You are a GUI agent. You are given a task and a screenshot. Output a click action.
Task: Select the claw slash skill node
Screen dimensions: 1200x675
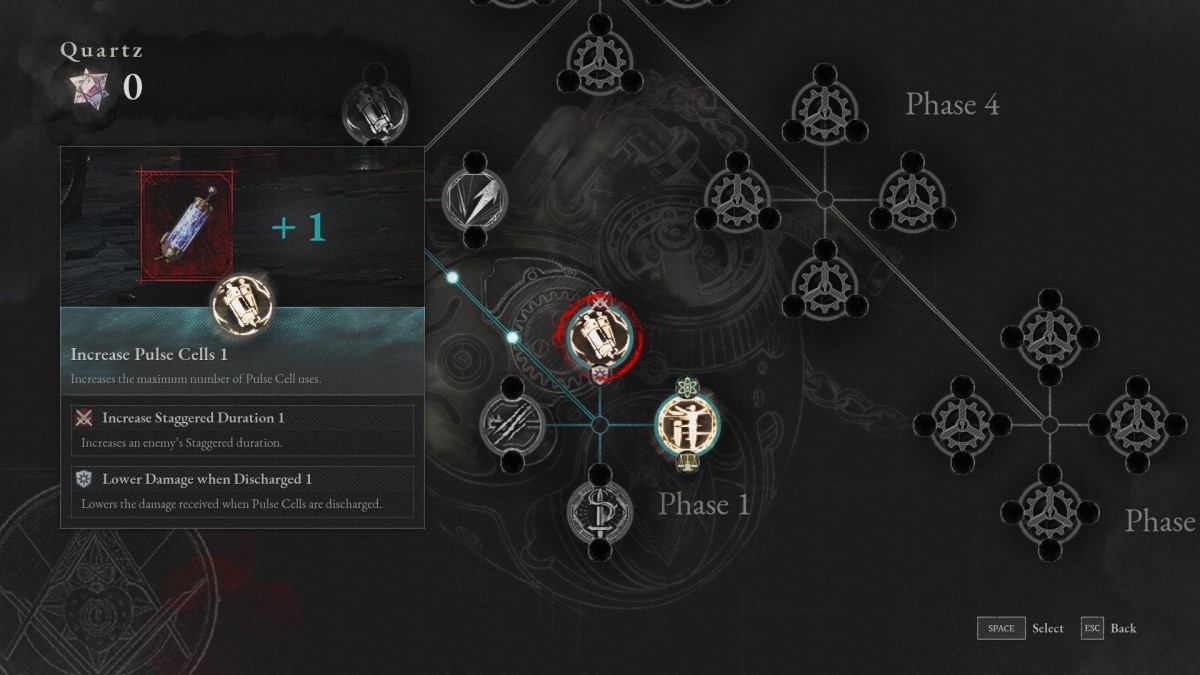(x=512, y=423)
